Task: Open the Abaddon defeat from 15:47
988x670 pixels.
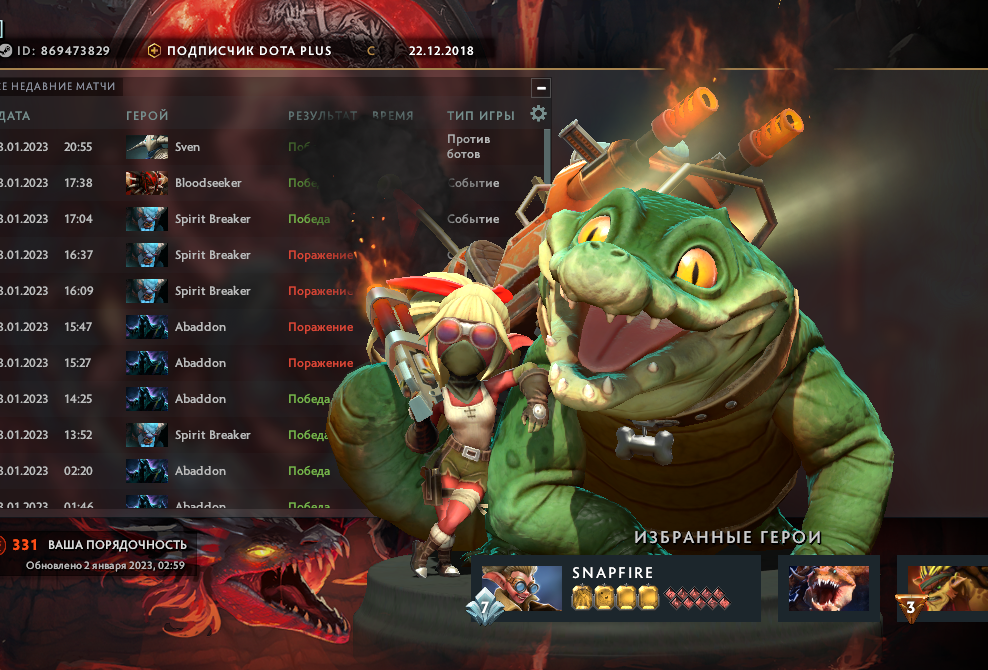Action: [x=200, y=327]
